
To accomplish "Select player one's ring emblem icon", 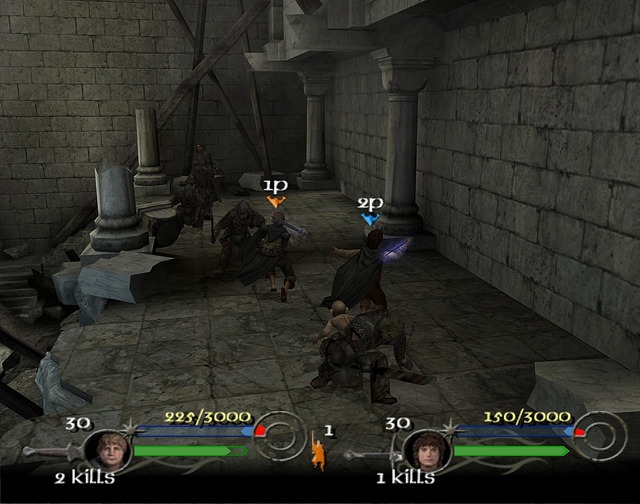I will [281, 436].
